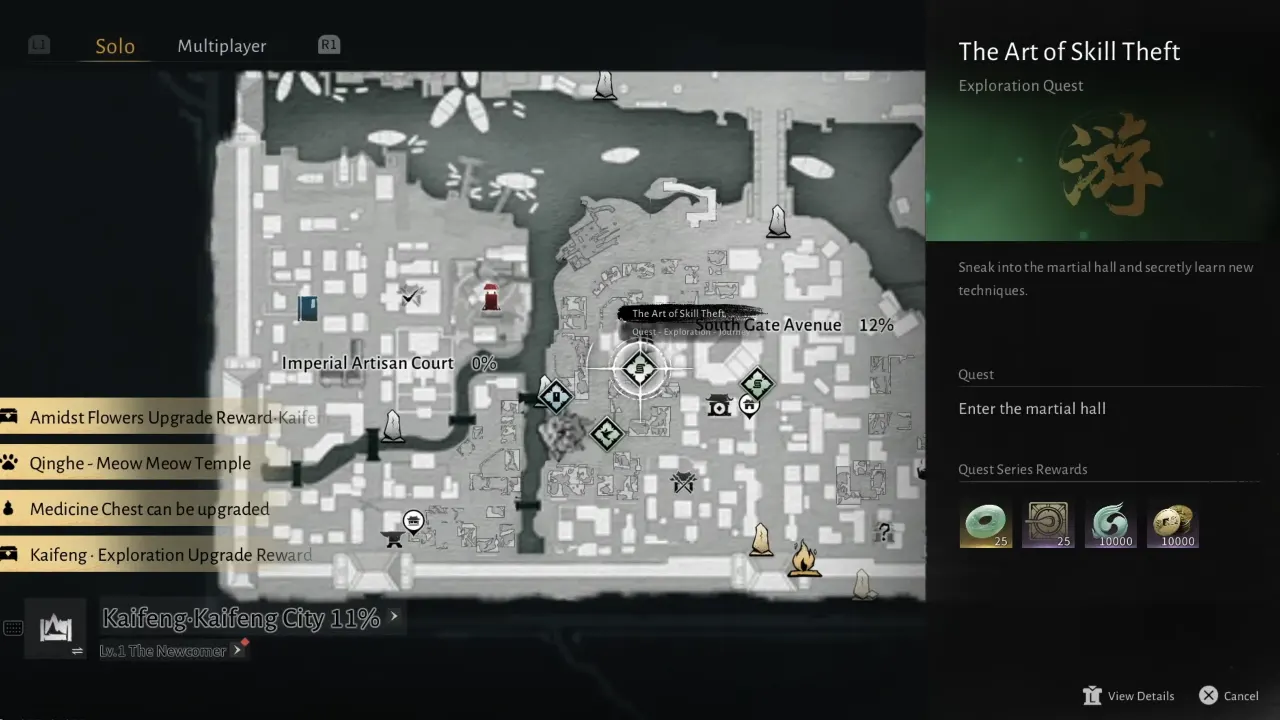
Task: Select the crossed swords marker
Action: pos(684,484)
